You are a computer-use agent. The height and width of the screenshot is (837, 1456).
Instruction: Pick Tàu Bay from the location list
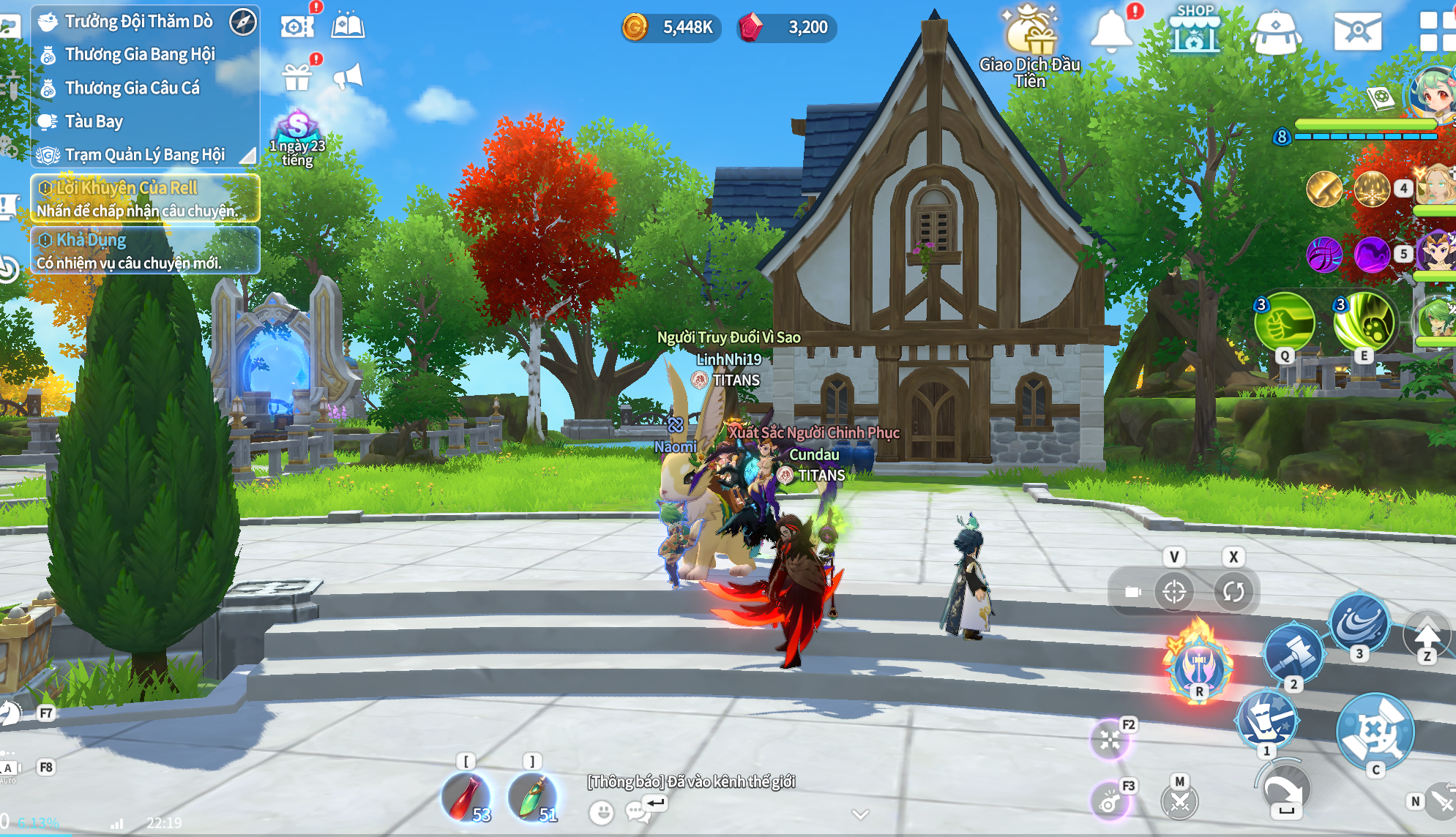(x=94, y=121)
